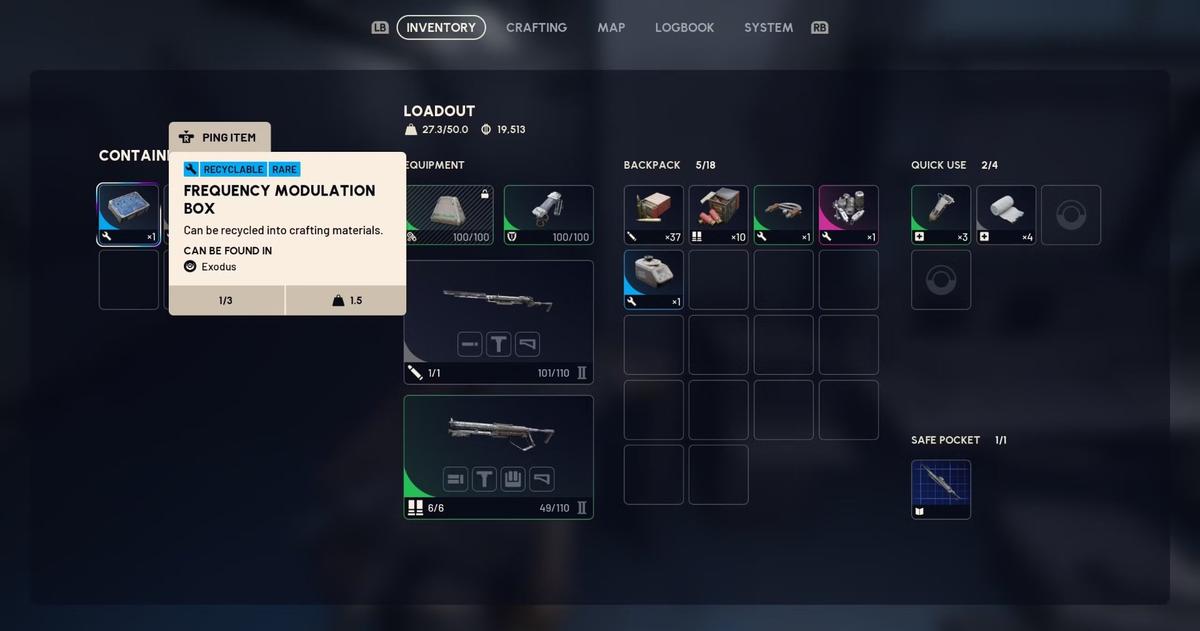Select the locked augment equipment slot

pyautogui.click(x=449, y=214)
